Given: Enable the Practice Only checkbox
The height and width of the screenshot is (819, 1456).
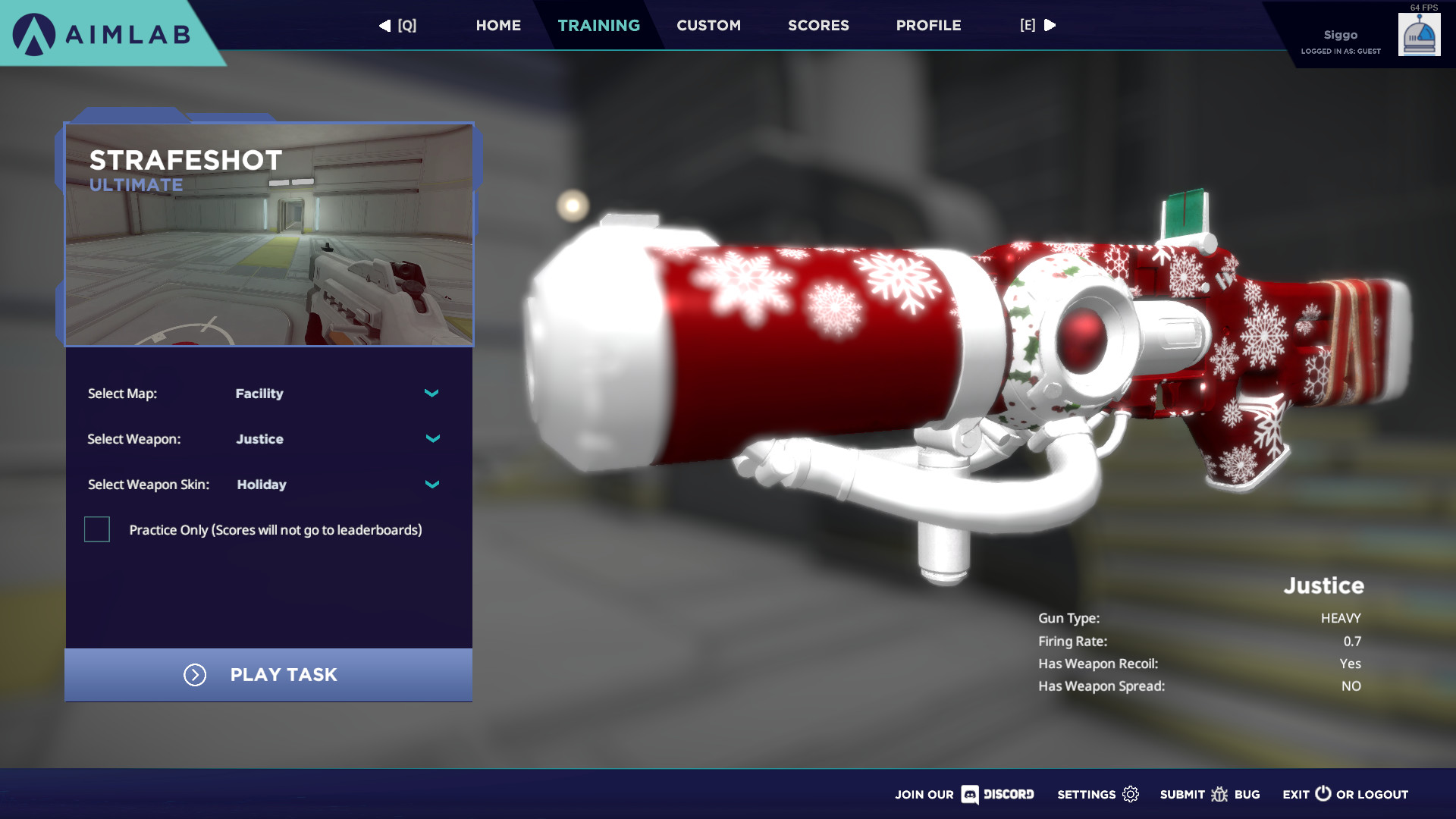Looking at the screenshot, I should (96, 530).
